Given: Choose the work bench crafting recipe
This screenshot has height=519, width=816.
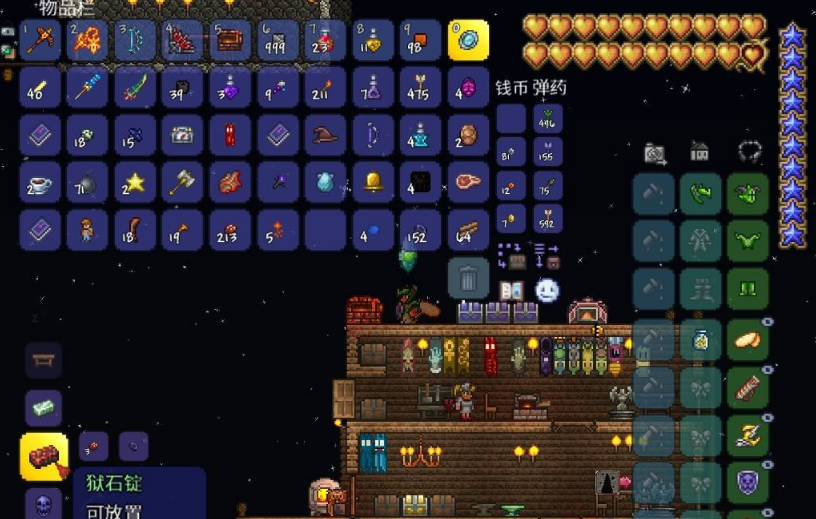Looking at the screenshot, I should point(43,359).
